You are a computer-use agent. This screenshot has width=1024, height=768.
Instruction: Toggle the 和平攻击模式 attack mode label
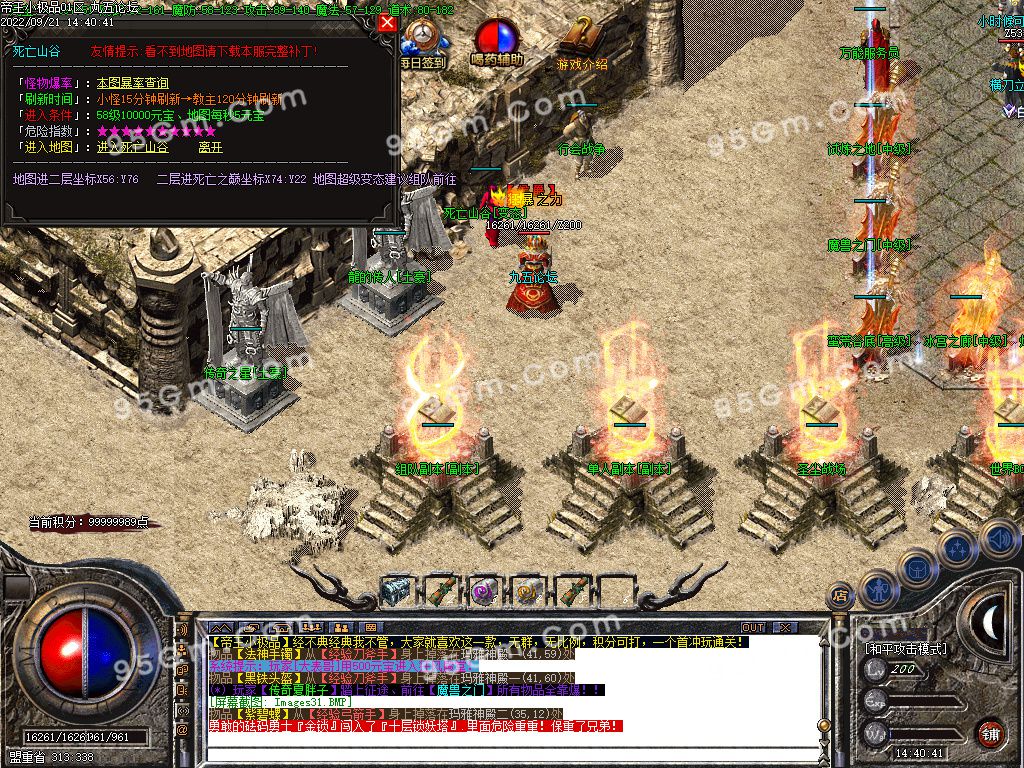[906, 648]
